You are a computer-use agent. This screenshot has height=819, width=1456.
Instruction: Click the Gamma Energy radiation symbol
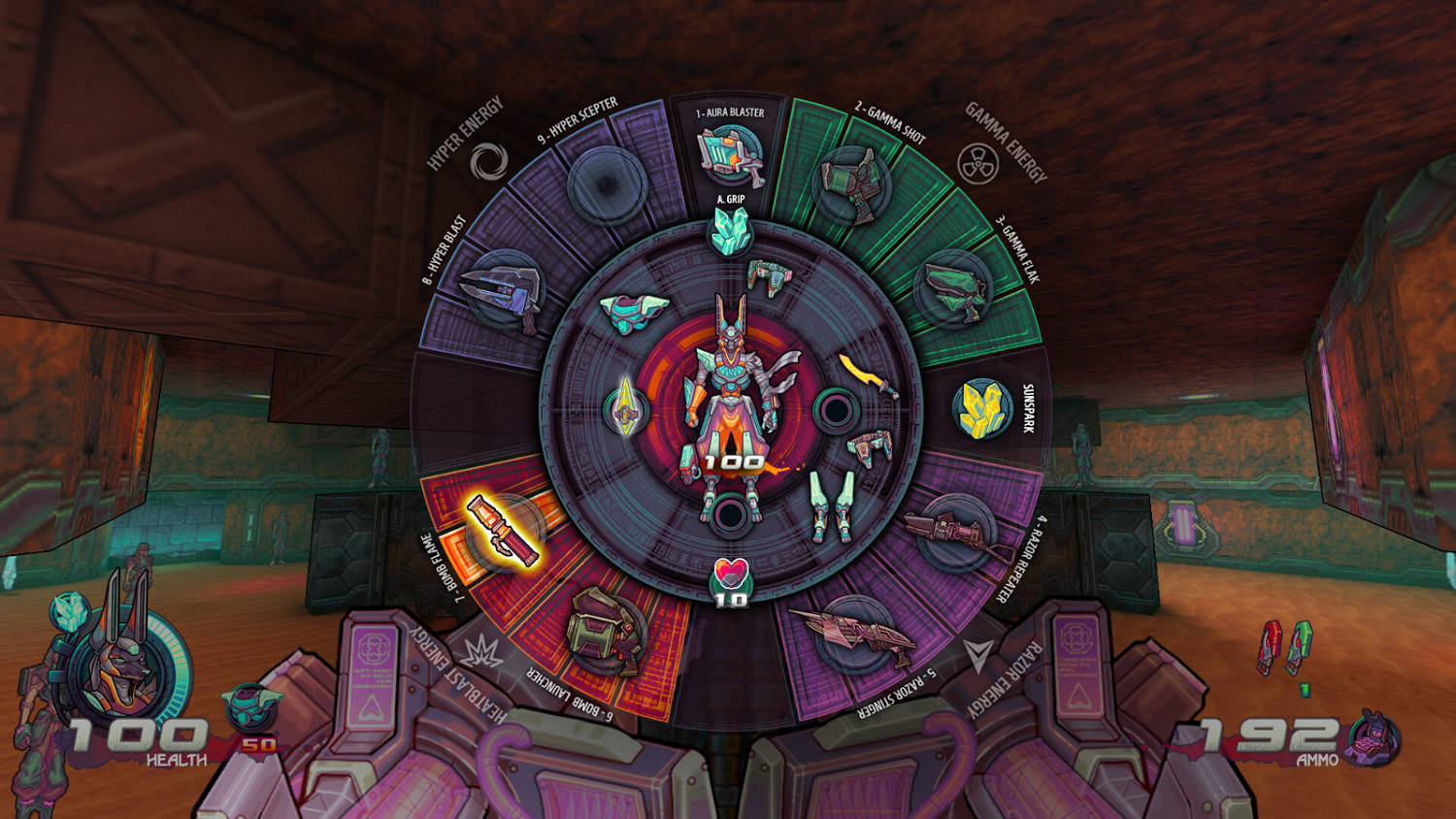click(980, 161)
